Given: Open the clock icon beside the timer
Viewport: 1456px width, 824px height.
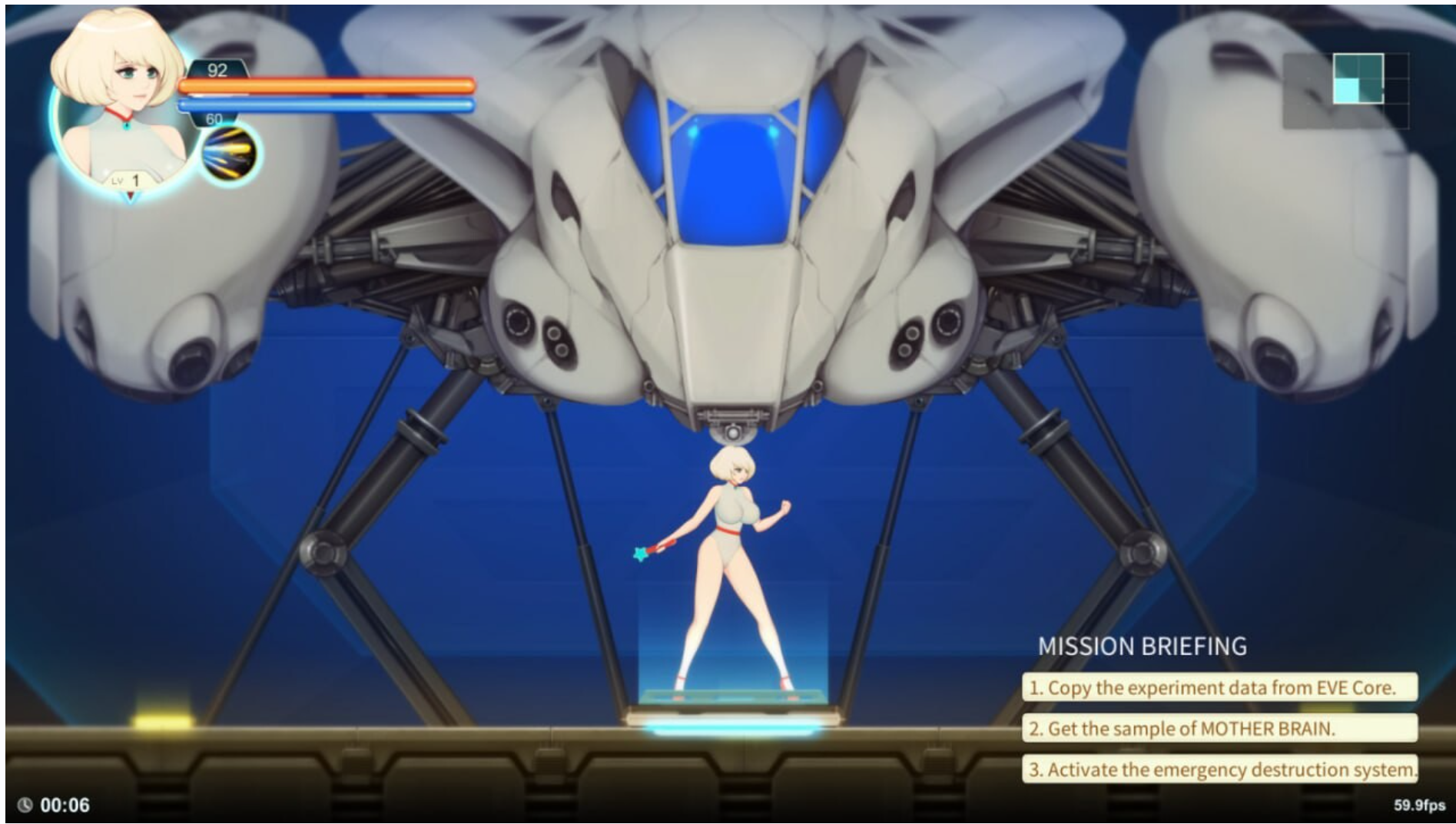Looking at the screenshot, I should [x=25, y=803].
